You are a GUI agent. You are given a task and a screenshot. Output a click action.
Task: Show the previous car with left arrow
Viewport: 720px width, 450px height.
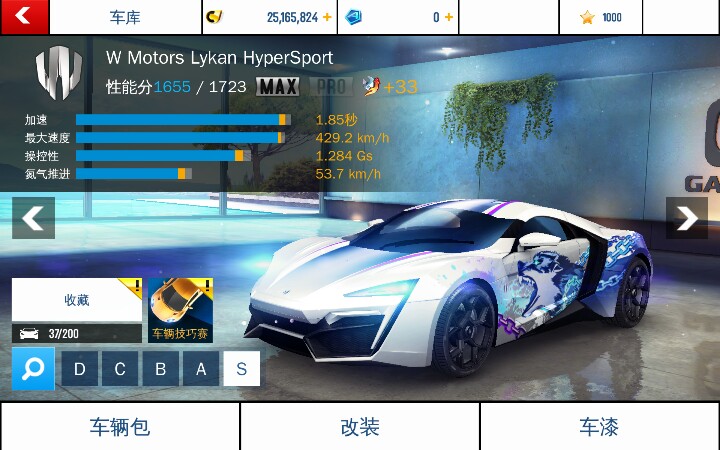33,218
